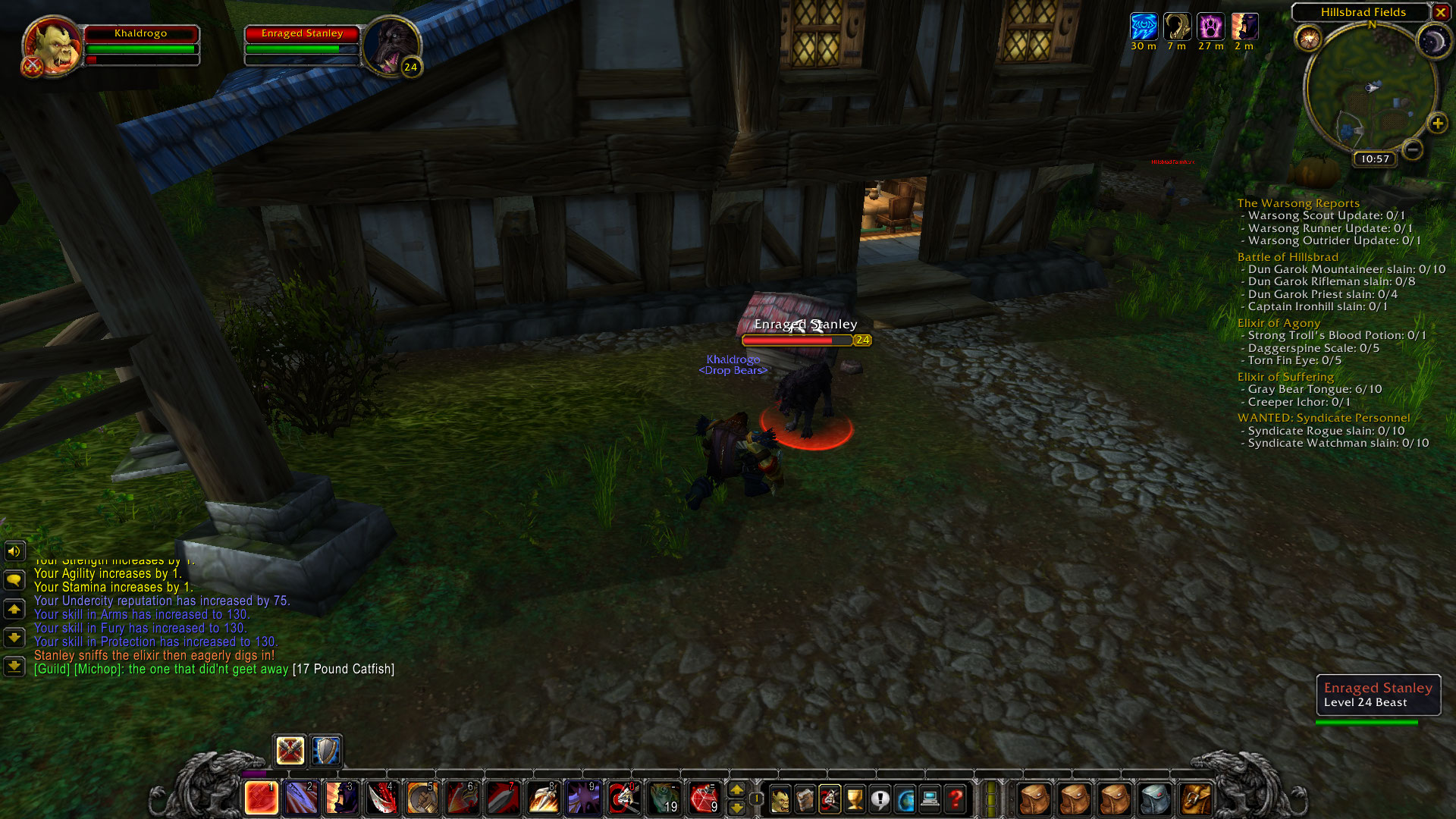Click the Guild channel name in chat
Screen dimensions: 1456x819
tap(51, 669)
